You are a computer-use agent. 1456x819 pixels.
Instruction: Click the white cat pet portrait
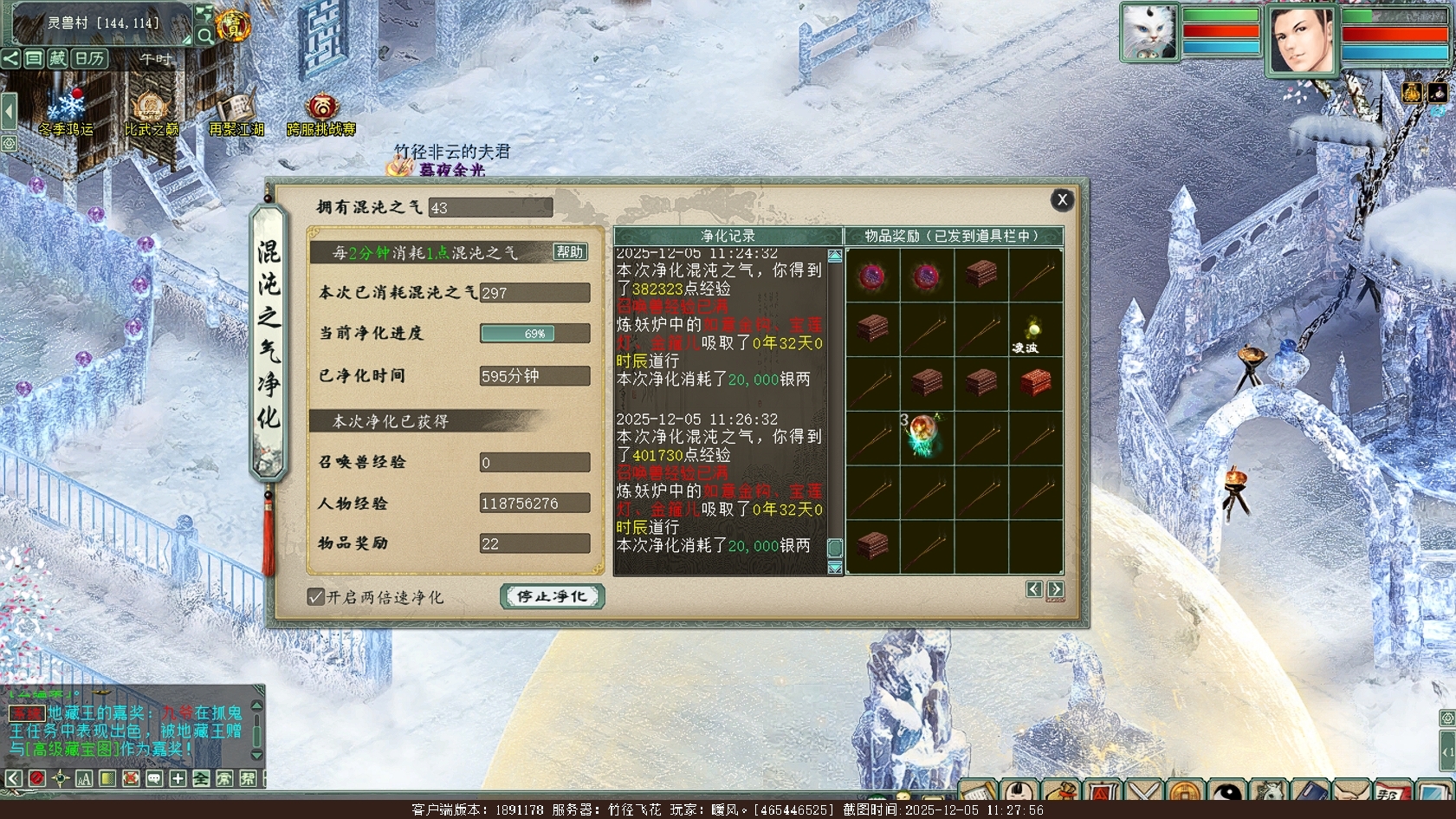pos(1149,33)
